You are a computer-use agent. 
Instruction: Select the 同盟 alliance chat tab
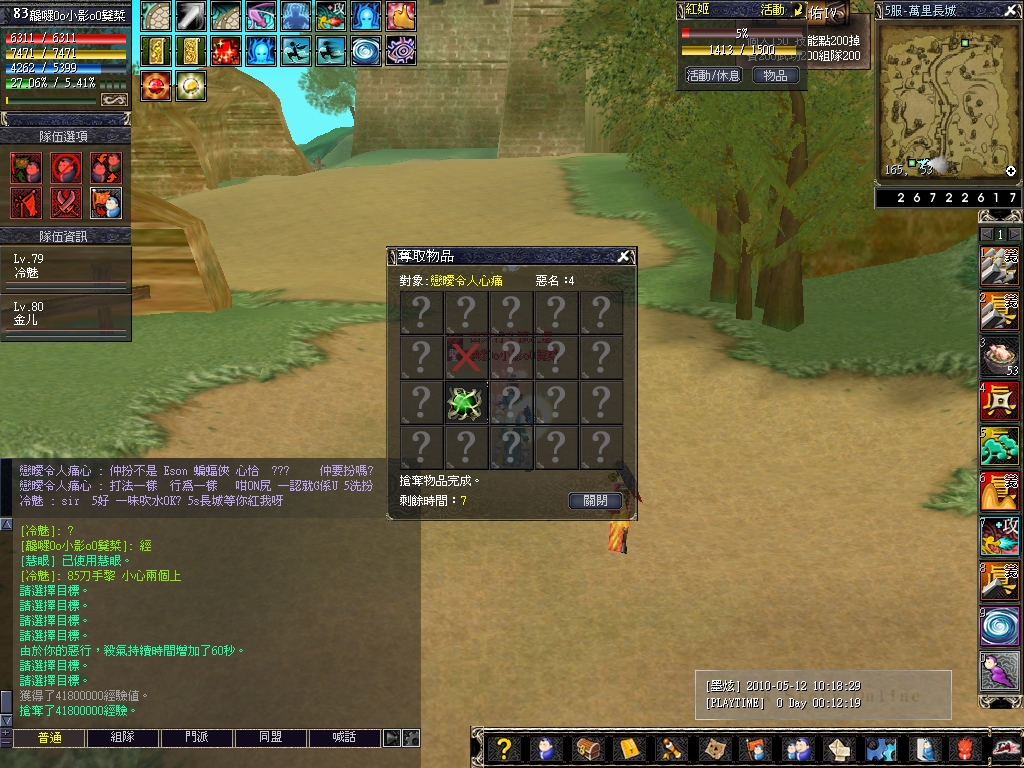click(270, 738)
